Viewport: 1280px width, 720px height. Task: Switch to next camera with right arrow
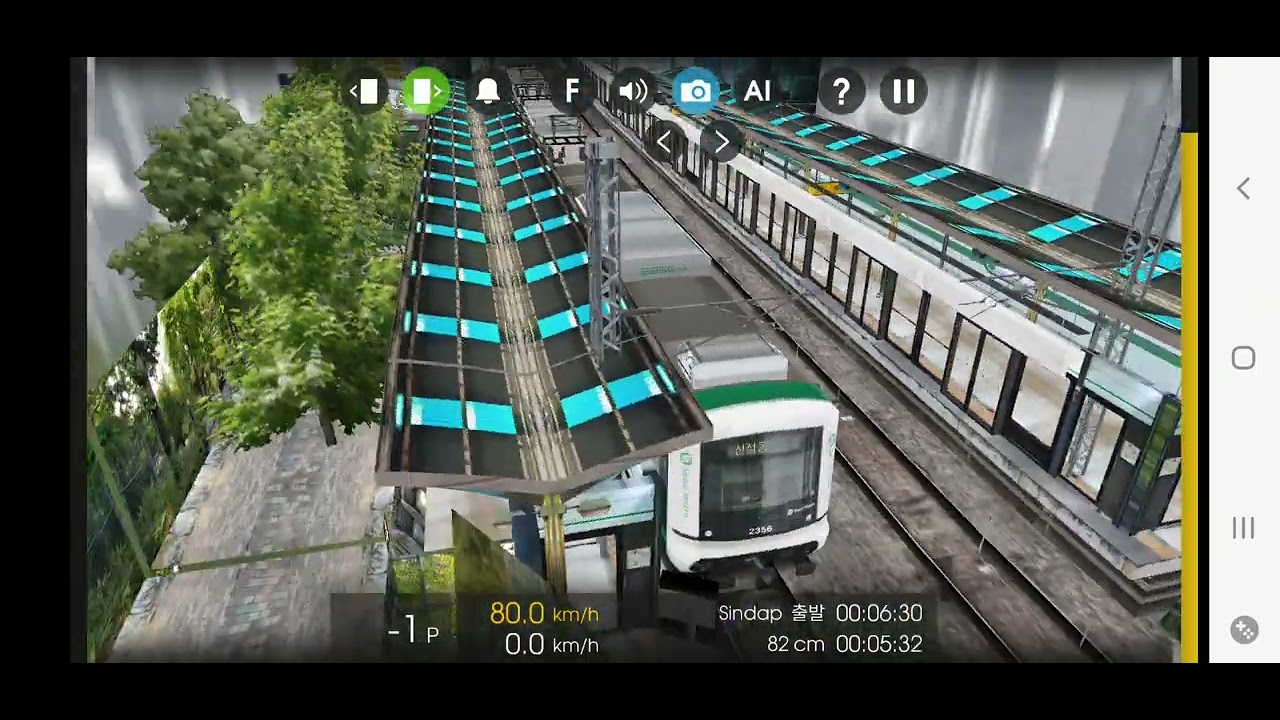[720, 142]
